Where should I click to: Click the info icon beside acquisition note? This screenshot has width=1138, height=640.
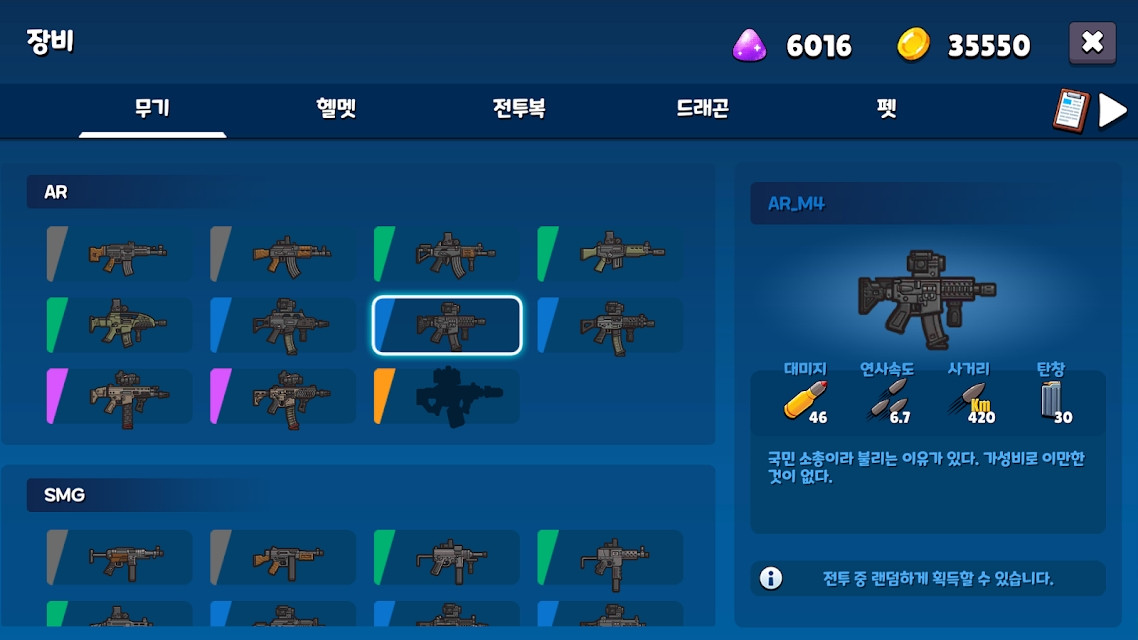coord(771,578)
